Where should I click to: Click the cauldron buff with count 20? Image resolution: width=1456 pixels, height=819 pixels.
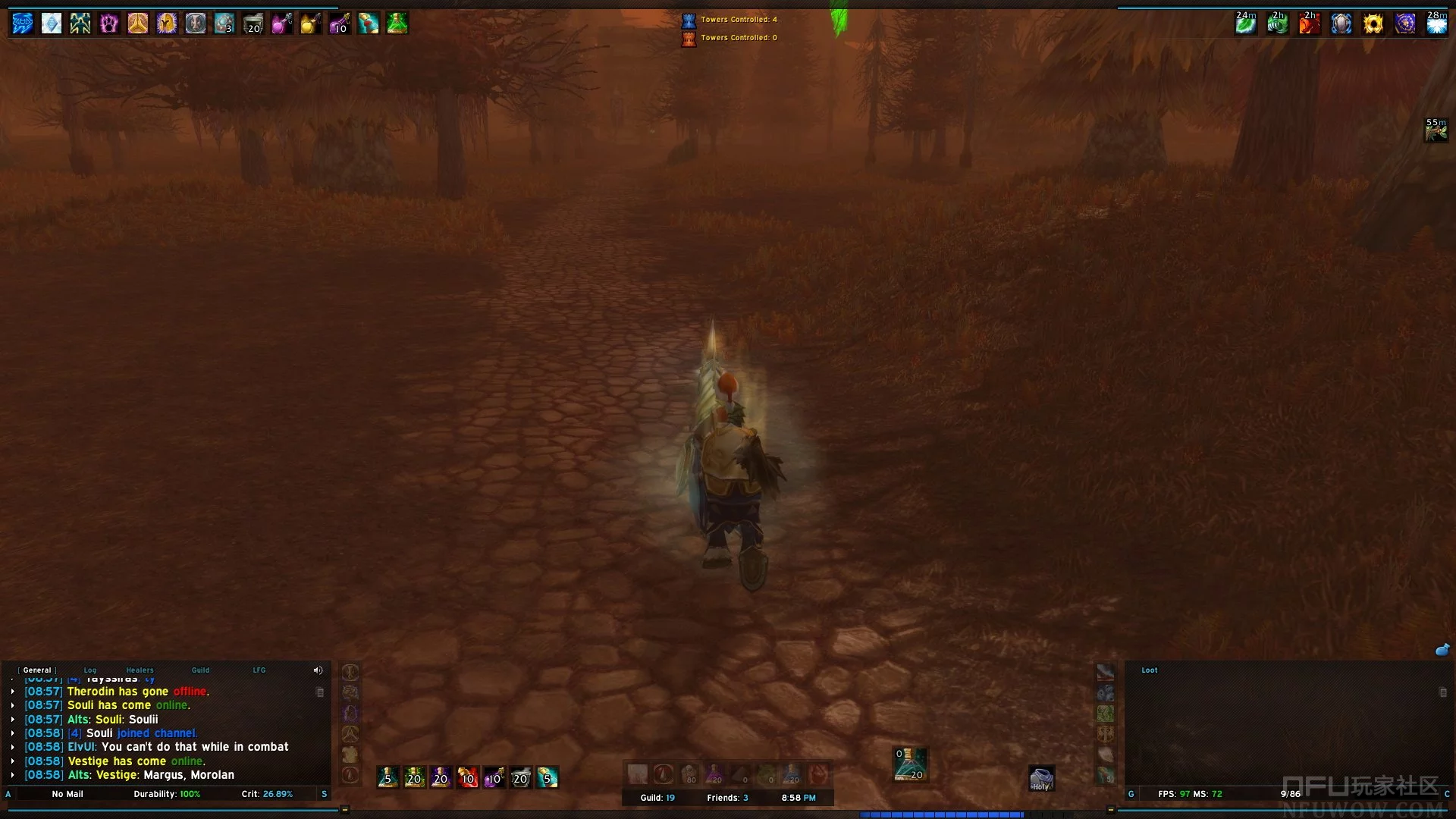click(x=253, y=24)
